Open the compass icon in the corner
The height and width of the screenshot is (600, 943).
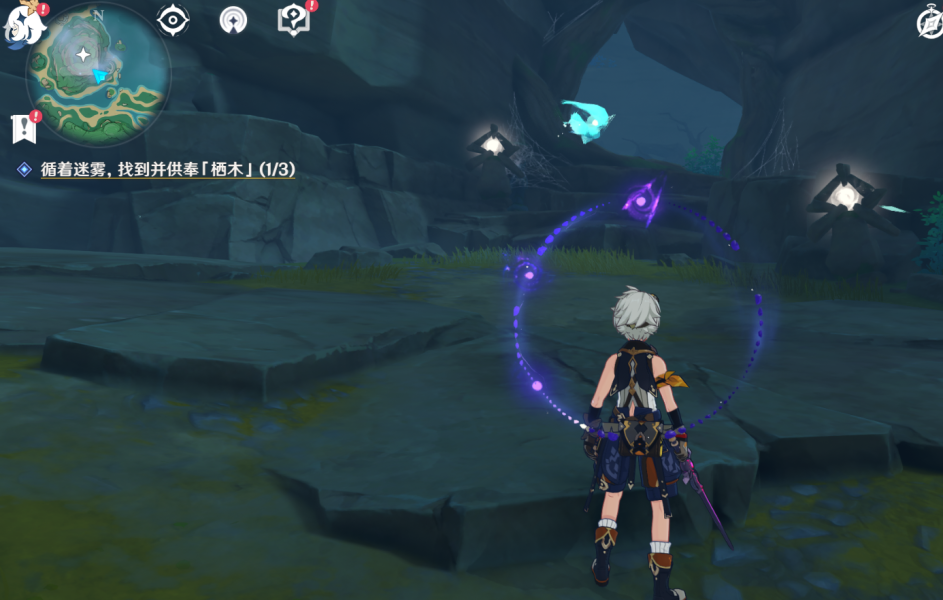click(x=929, y=24)
